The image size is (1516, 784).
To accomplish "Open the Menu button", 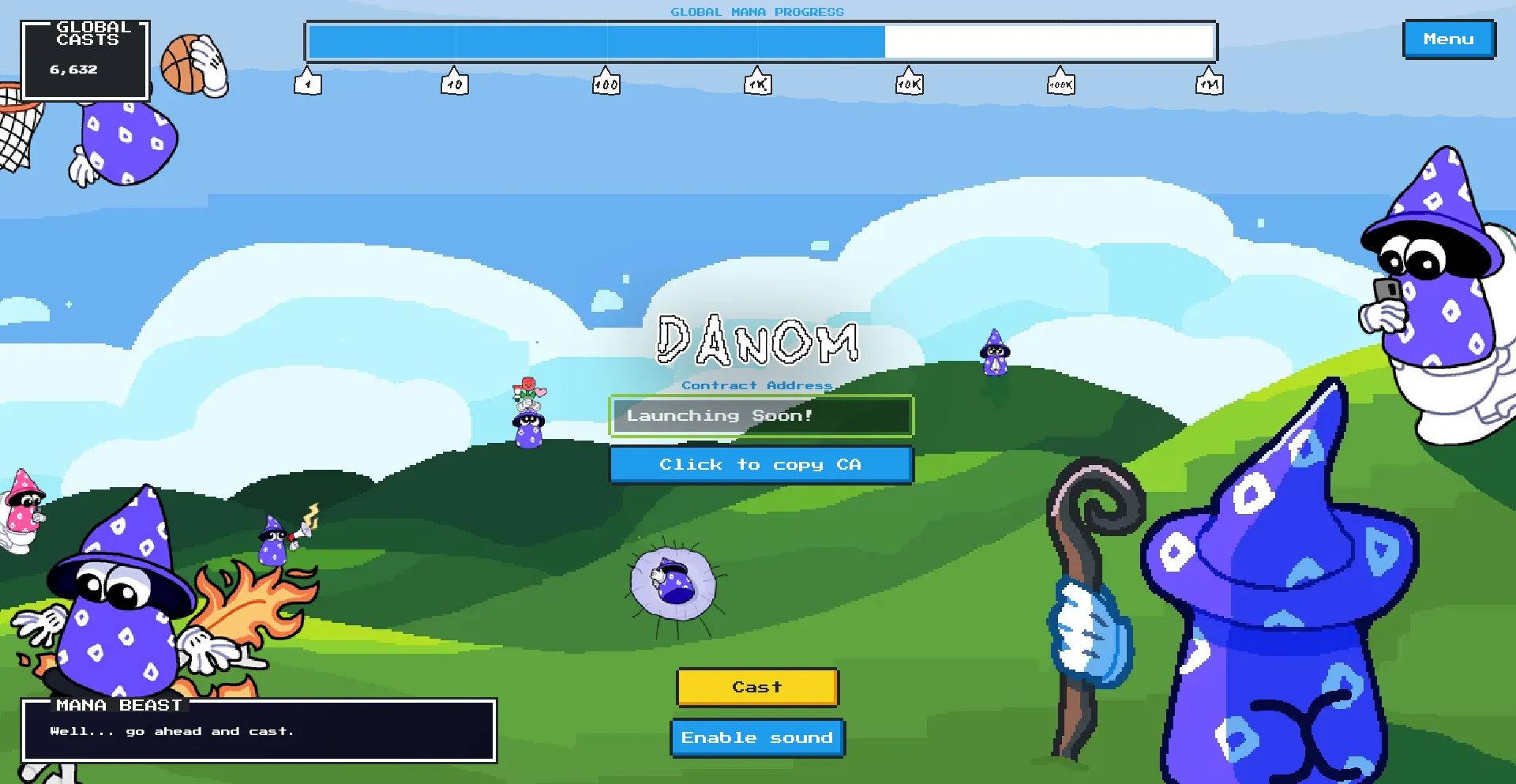I will 1448,39.
